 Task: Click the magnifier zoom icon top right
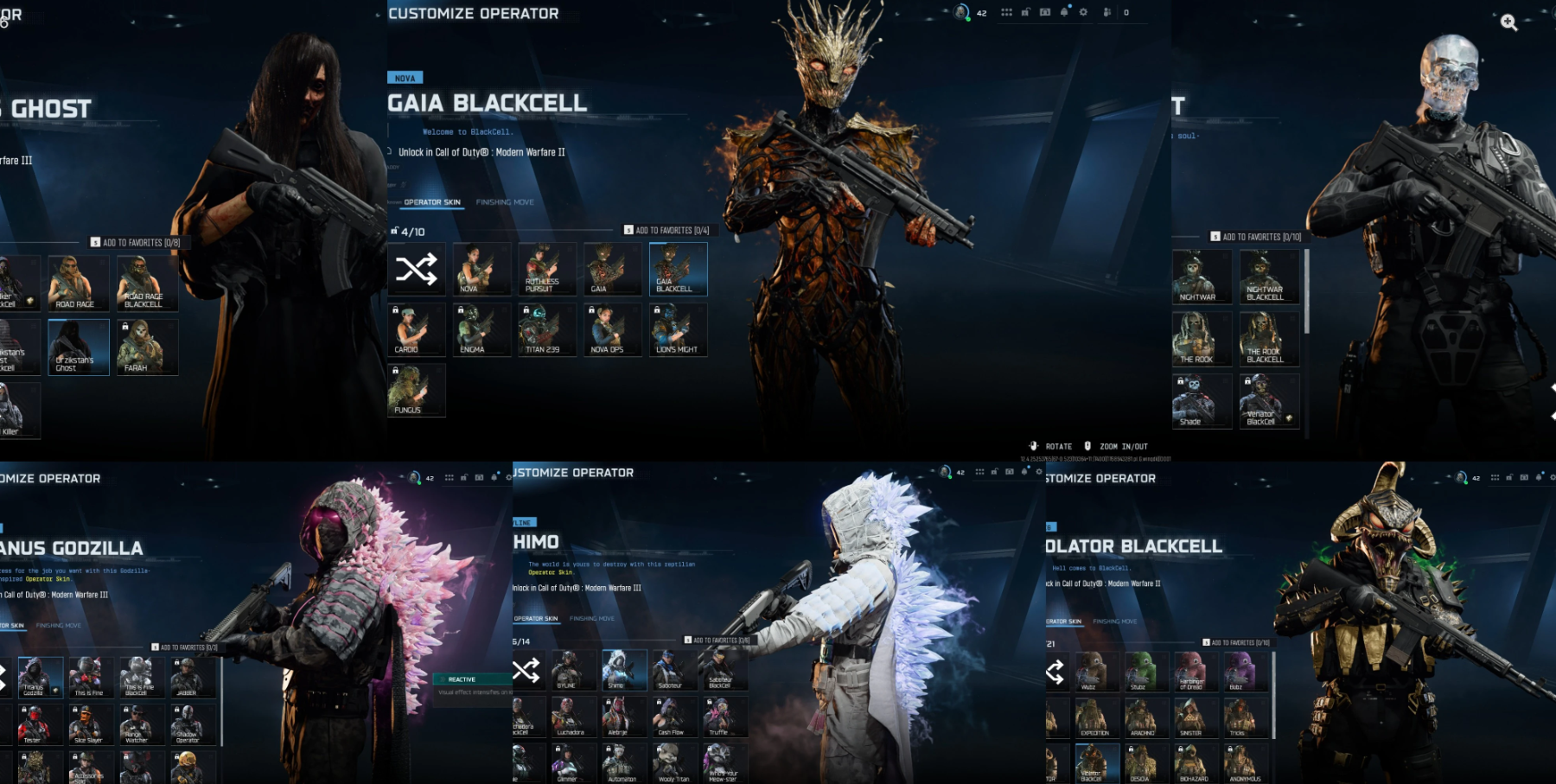pyautogui.click(x=1510, y=23)
